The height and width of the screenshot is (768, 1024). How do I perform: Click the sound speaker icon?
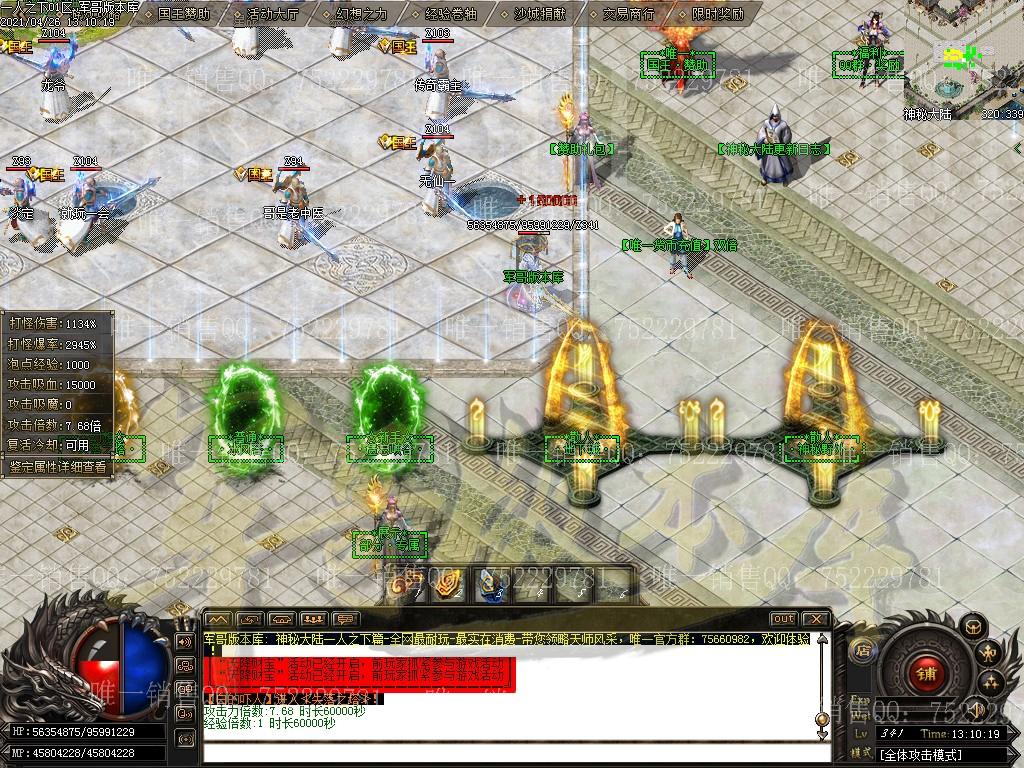coord(184,641)
